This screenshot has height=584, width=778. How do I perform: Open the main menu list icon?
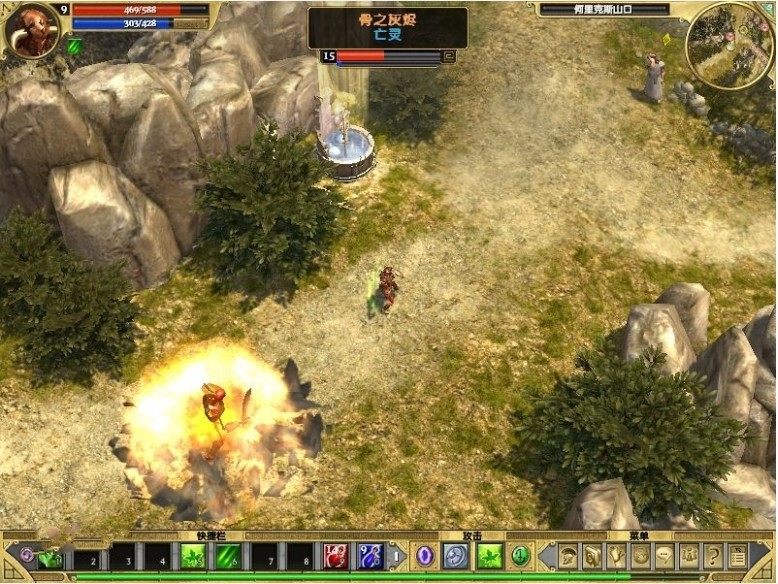(737, 556)
